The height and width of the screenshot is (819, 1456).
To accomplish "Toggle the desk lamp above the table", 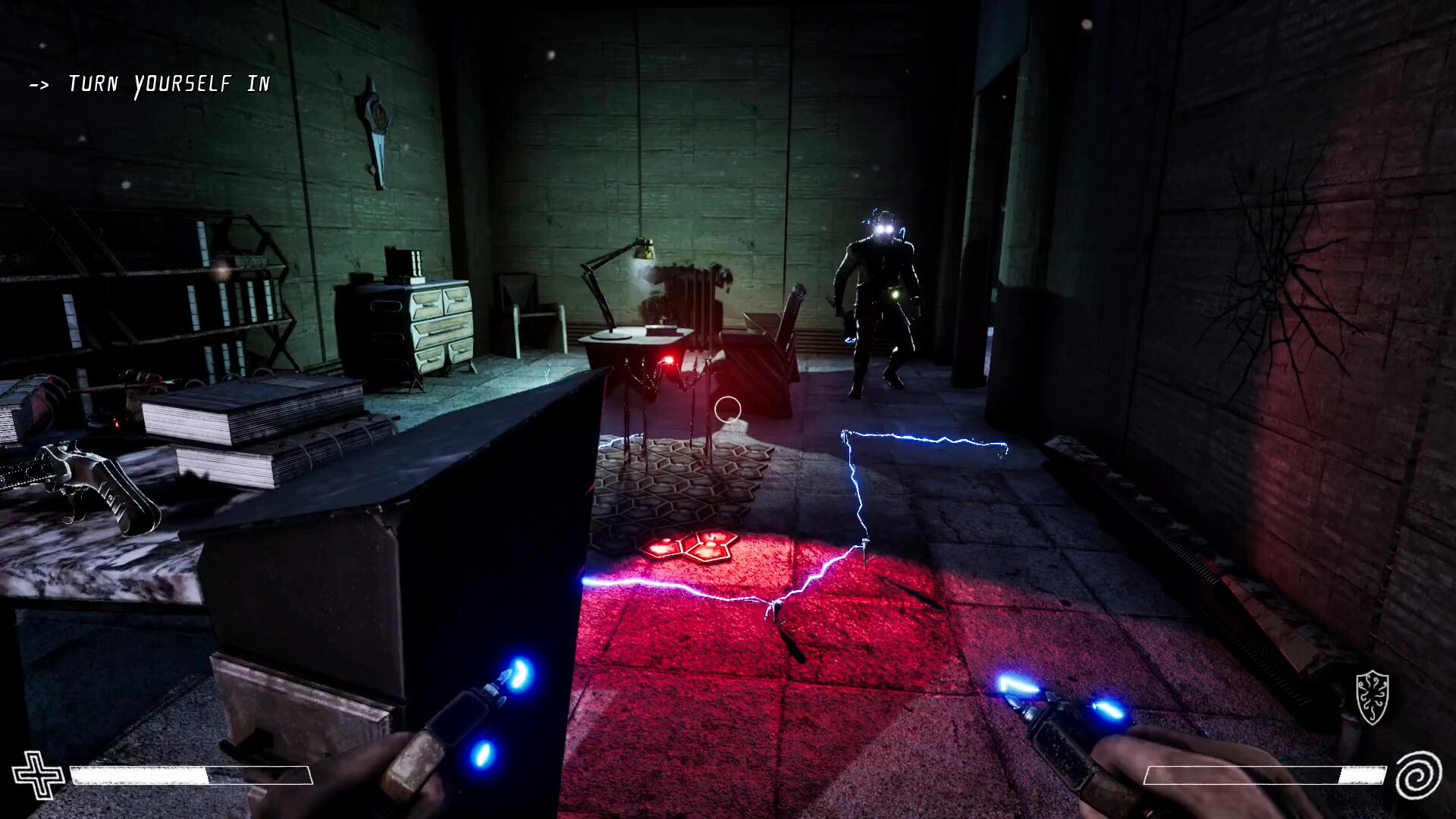I will 641,250.
